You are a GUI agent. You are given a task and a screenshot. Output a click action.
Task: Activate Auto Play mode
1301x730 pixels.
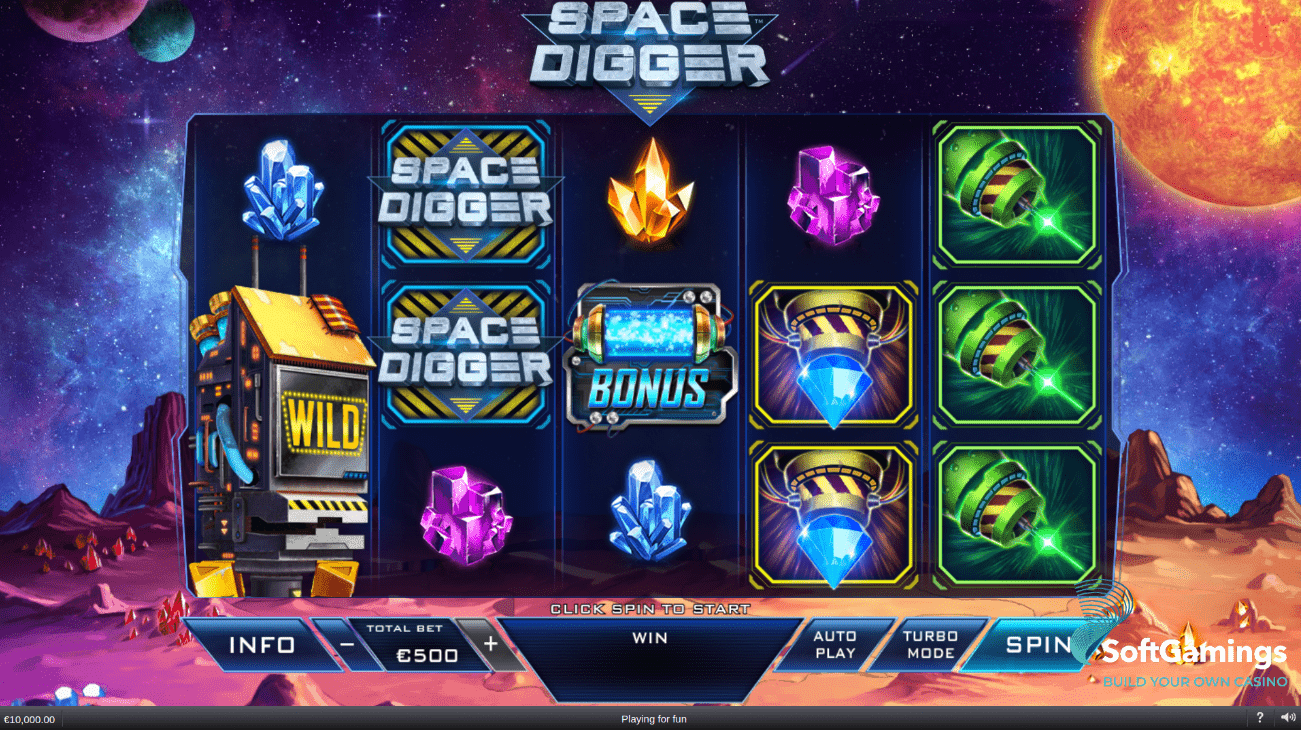pyautogui.click(x=834, y=644)
